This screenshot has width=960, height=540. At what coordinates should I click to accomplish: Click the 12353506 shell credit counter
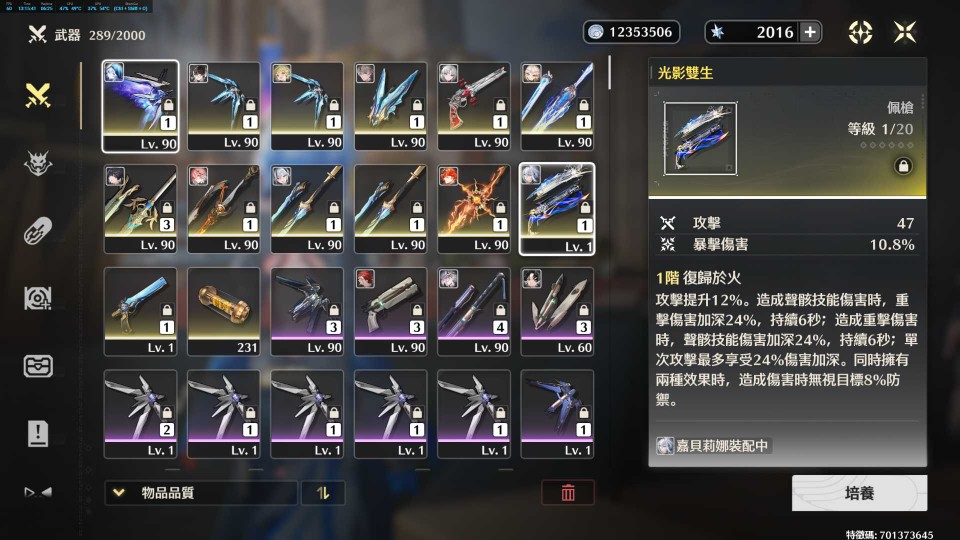(x=631, y=32)
